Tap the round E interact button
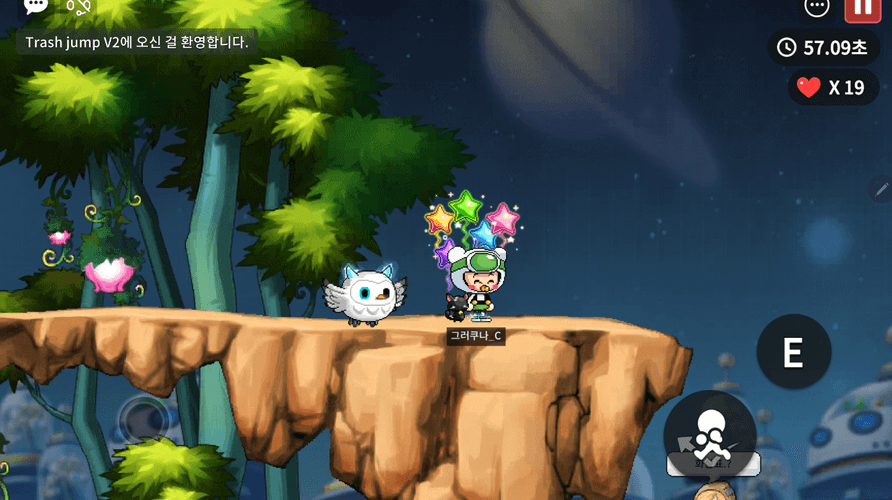The width and height of the screenshot is (892, 500). click(793, 352)
